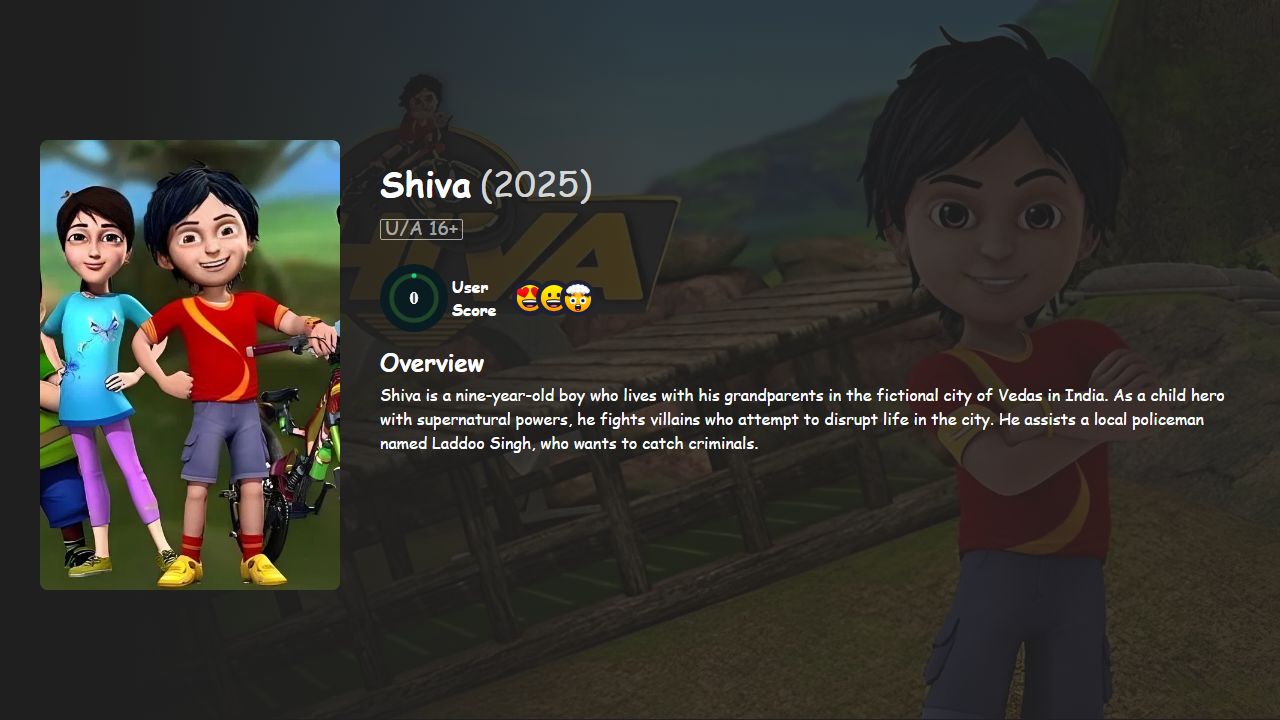Open the Shiva movie poster thumbnail
1280x720 pixels.
[189, 364]
